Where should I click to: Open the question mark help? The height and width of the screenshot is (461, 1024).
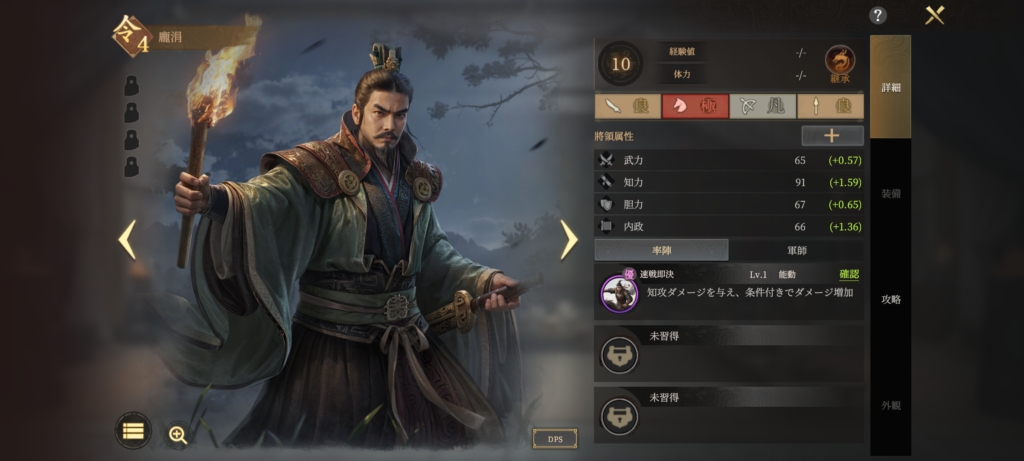tap(878, 15)
